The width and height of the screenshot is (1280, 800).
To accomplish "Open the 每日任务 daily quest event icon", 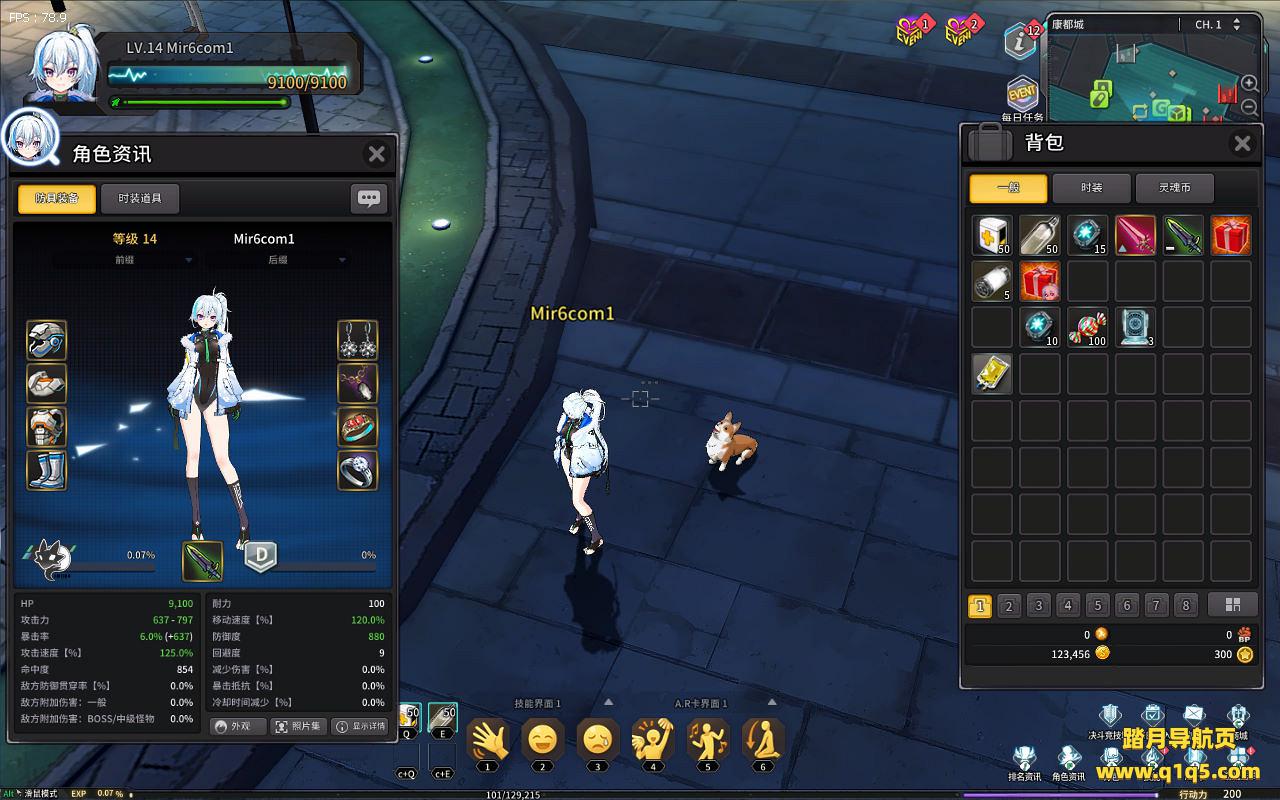I will (x=1022, y=97).
